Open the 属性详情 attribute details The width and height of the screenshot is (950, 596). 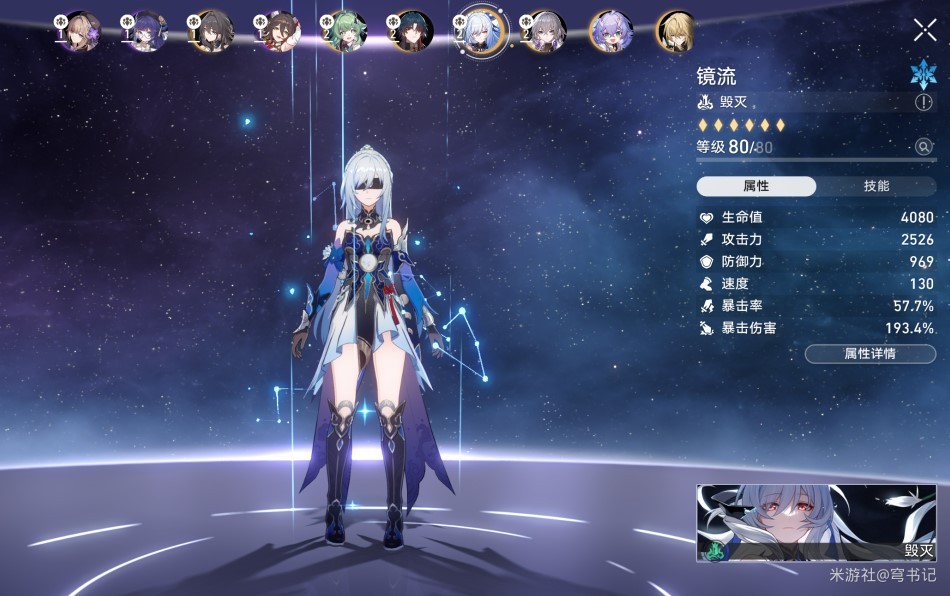pyautogui.click(x=870, y=354)
